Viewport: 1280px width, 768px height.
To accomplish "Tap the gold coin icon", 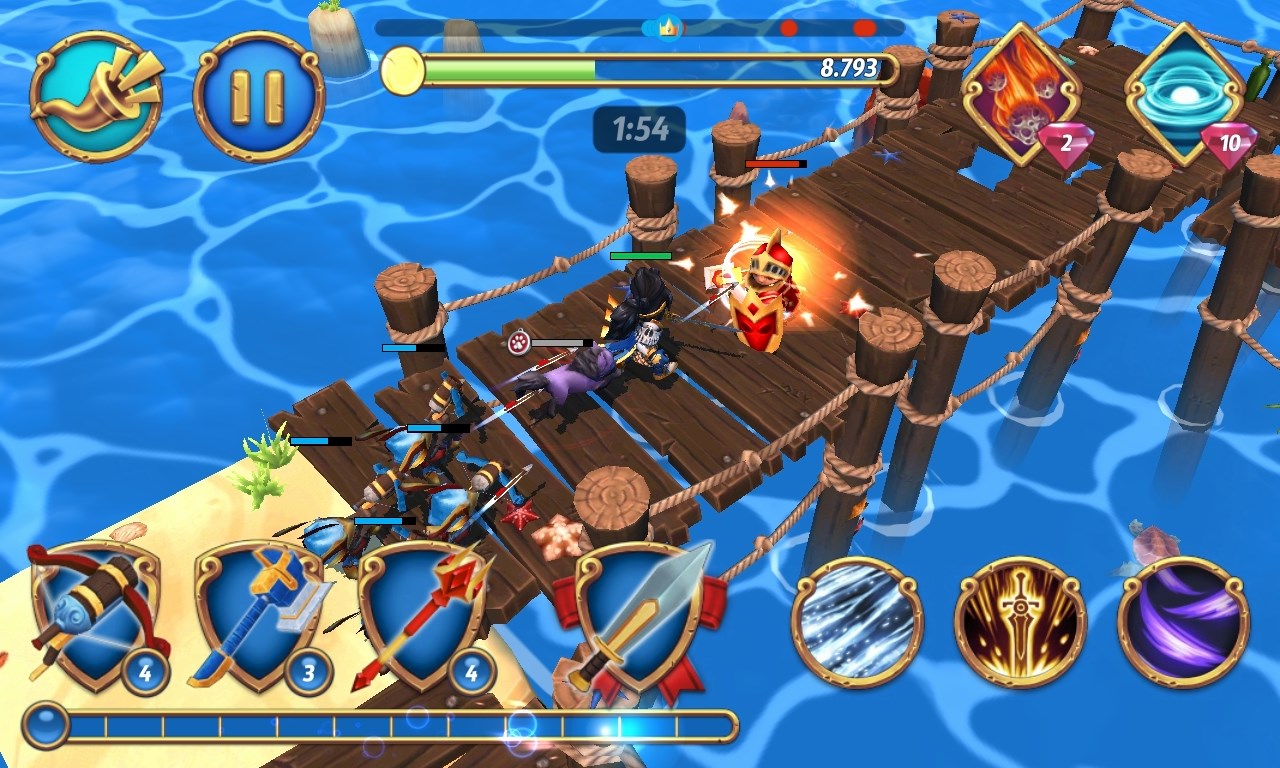I will pyautogui.click(x=403, y=70).
